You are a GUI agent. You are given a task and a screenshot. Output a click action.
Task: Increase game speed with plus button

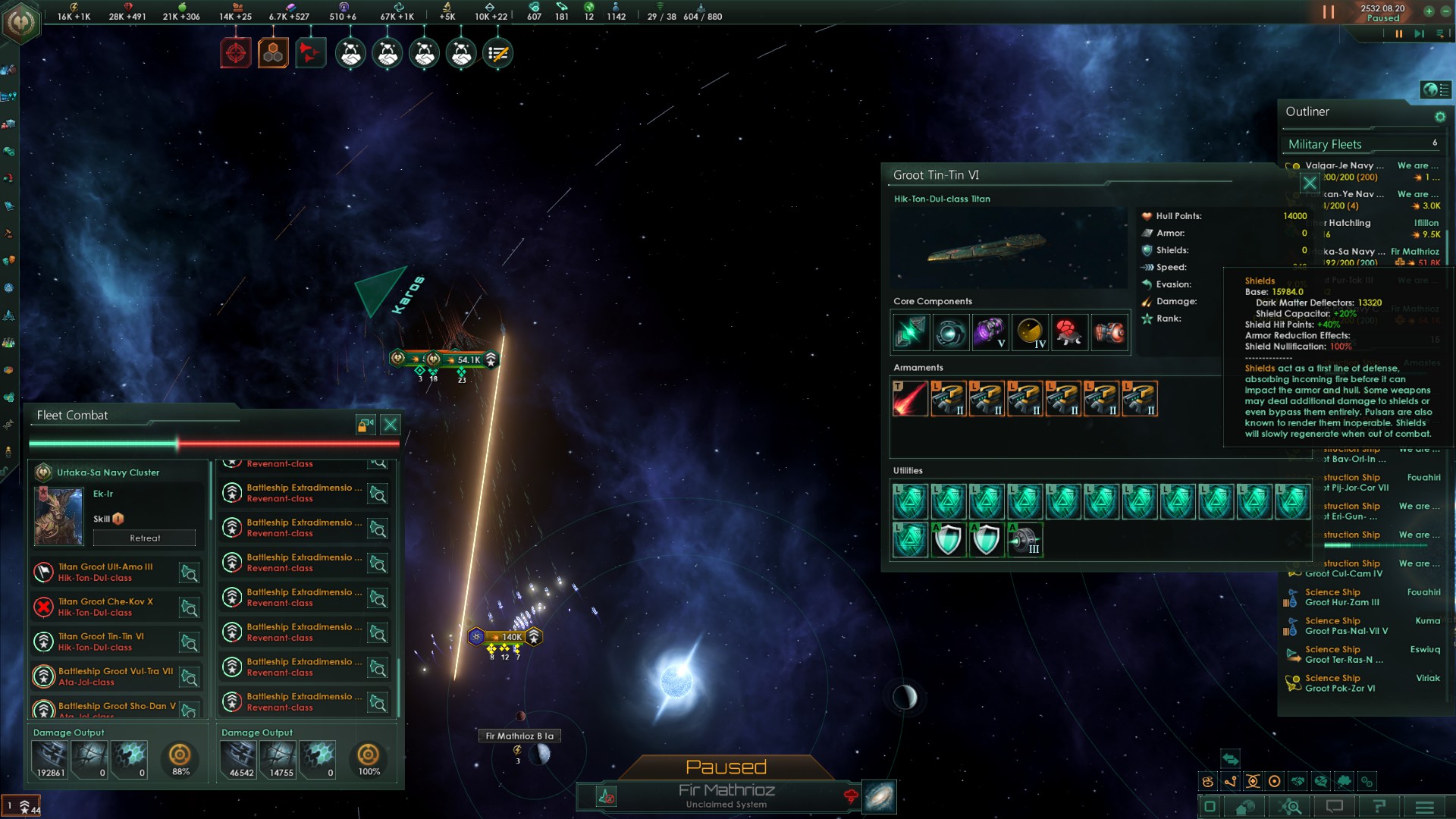[x=1429, y=11]
